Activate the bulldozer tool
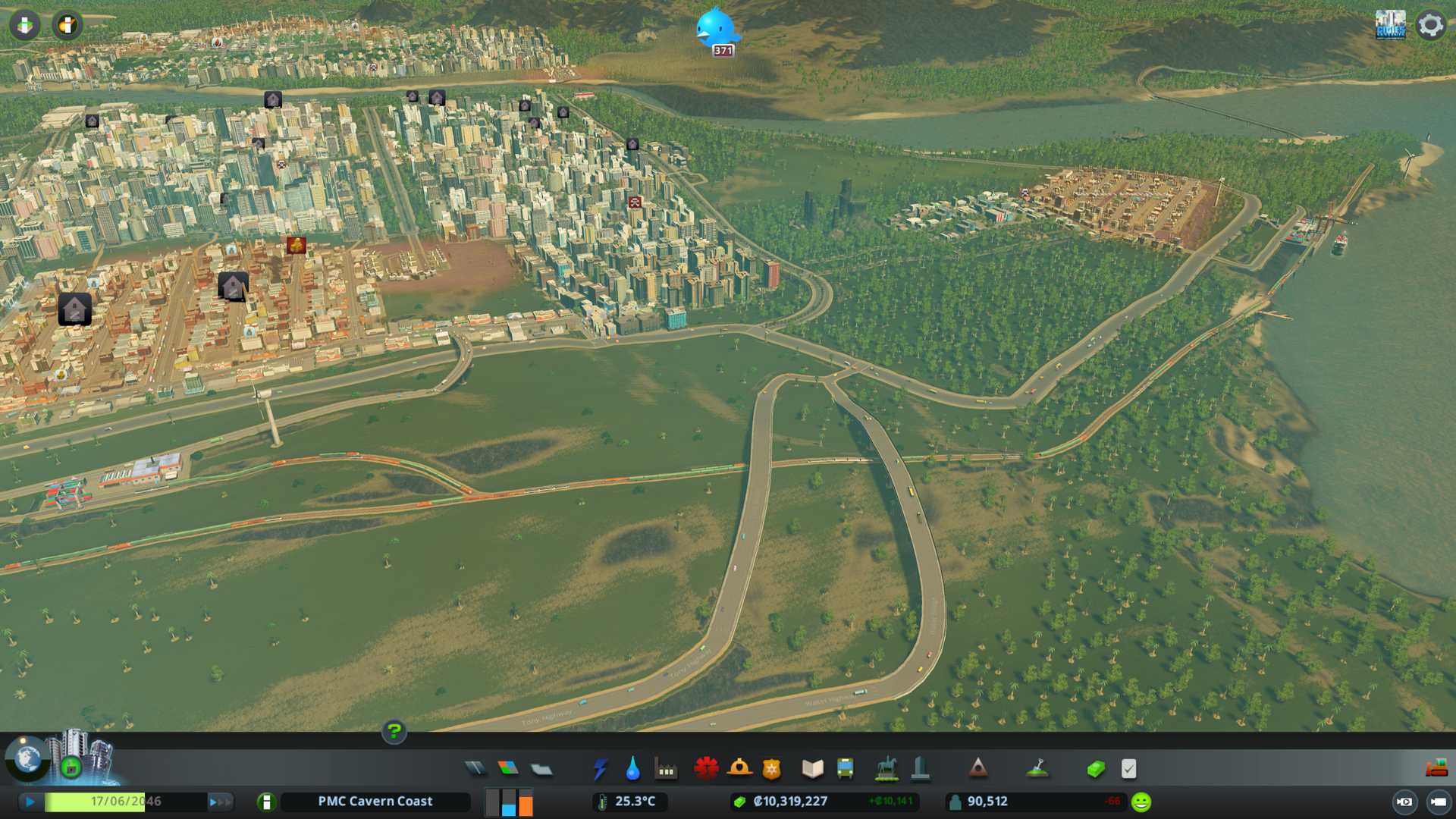The height and width of the screenshot is (819, 1456). pyautogui.click(x=1436, y=769)
